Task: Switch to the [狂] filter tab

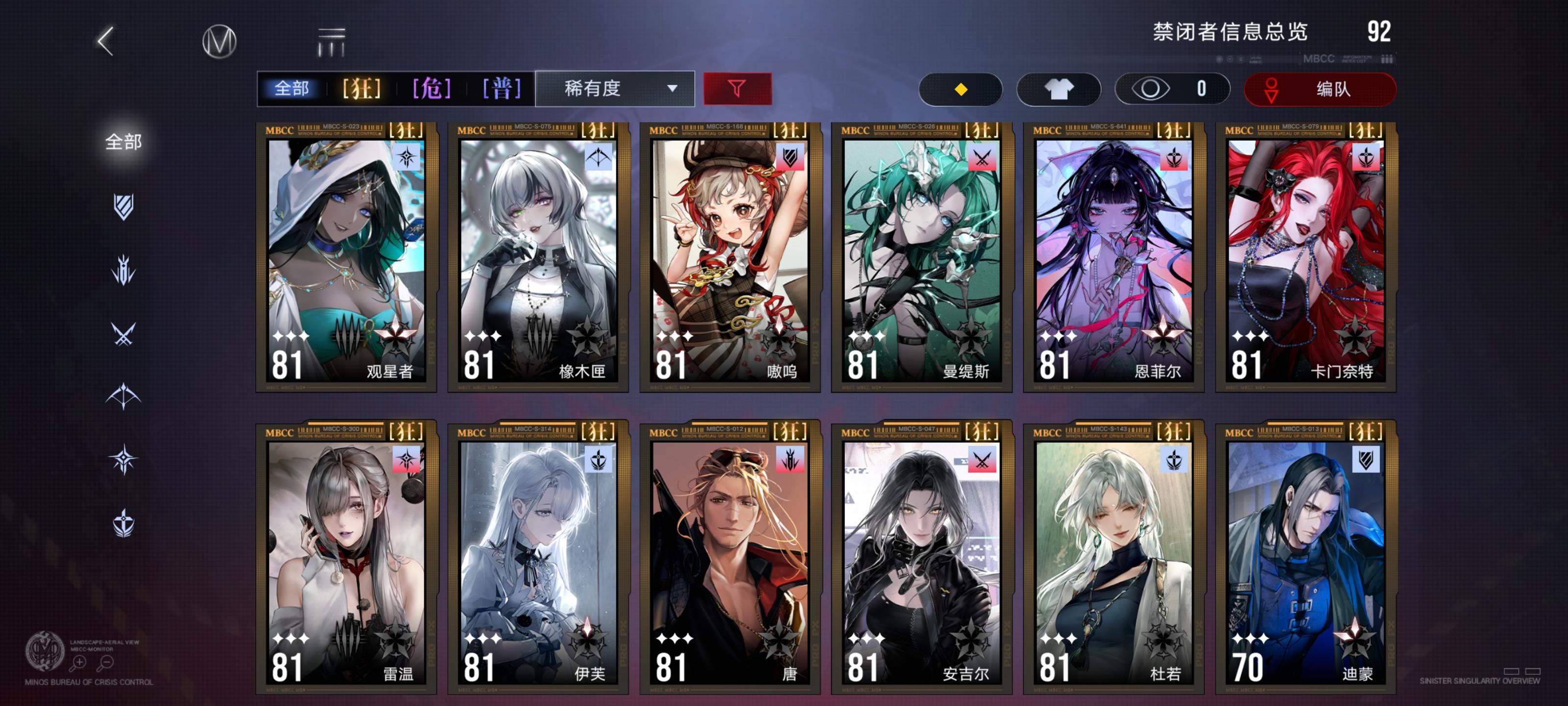Action: (x=360, y=89)
